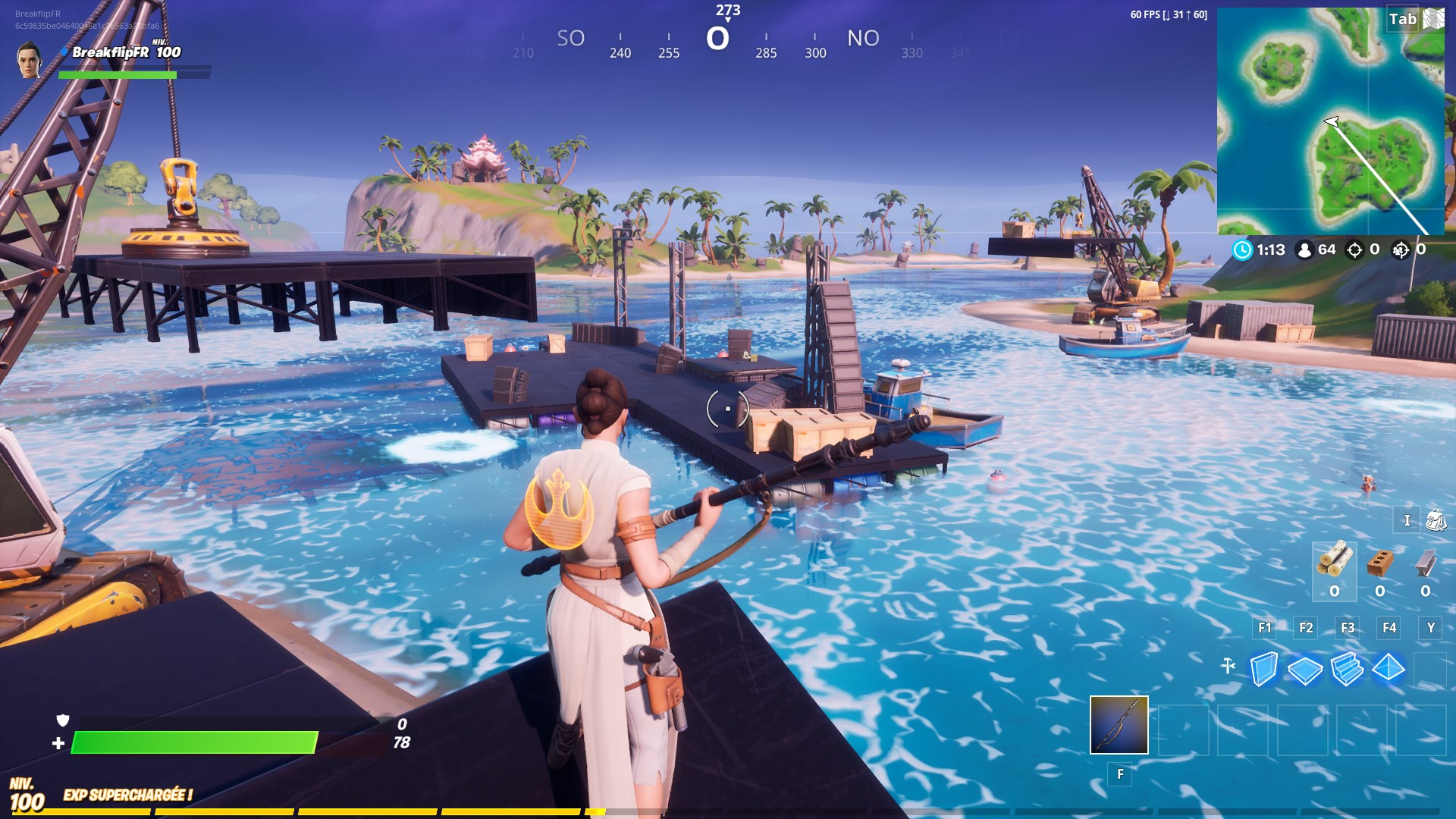The width and height of the screenshot is (1456, 819).
Task: Switch to the pickaxe harvesting tool icon
Action: 1228,667
